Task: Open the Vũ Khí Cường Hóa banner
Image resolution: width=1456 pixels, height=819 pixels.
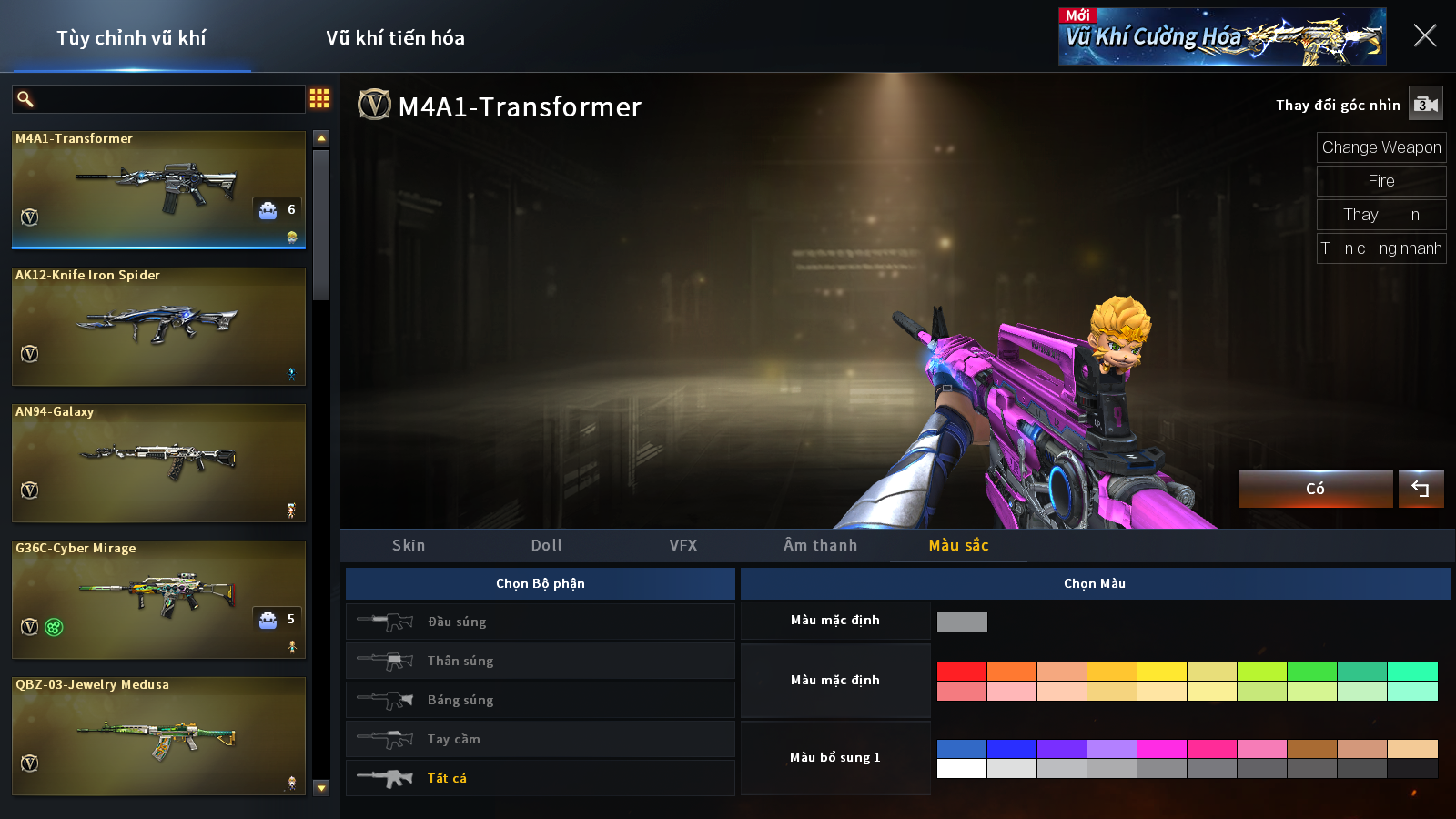Action: [1221, 36]
